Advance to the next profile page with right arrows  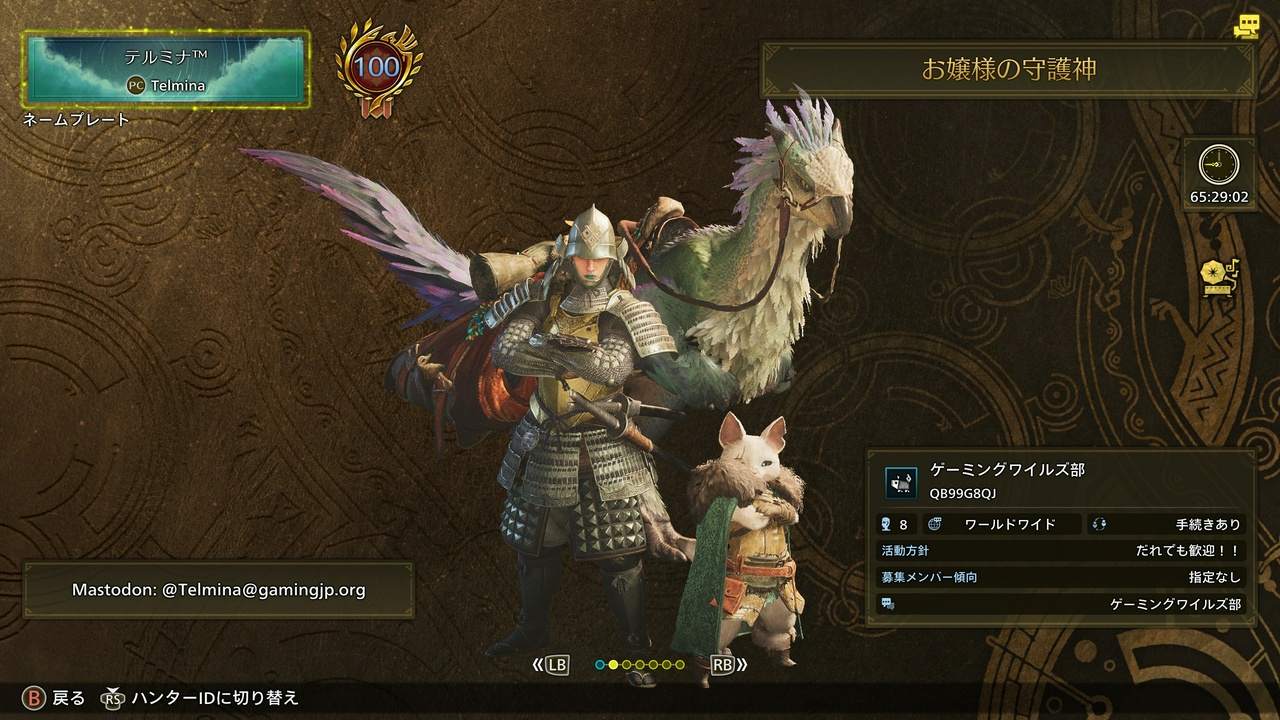tap(729, 664)
